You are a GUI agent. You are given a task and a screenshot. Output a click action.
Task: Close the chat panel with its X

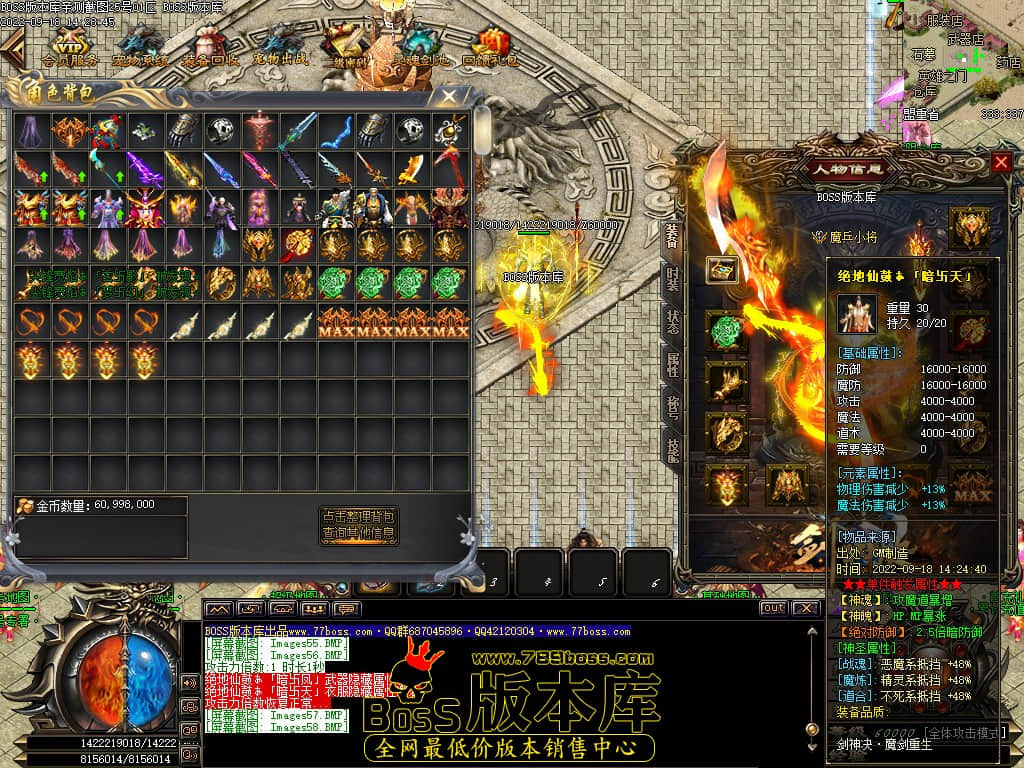[804, 608]
